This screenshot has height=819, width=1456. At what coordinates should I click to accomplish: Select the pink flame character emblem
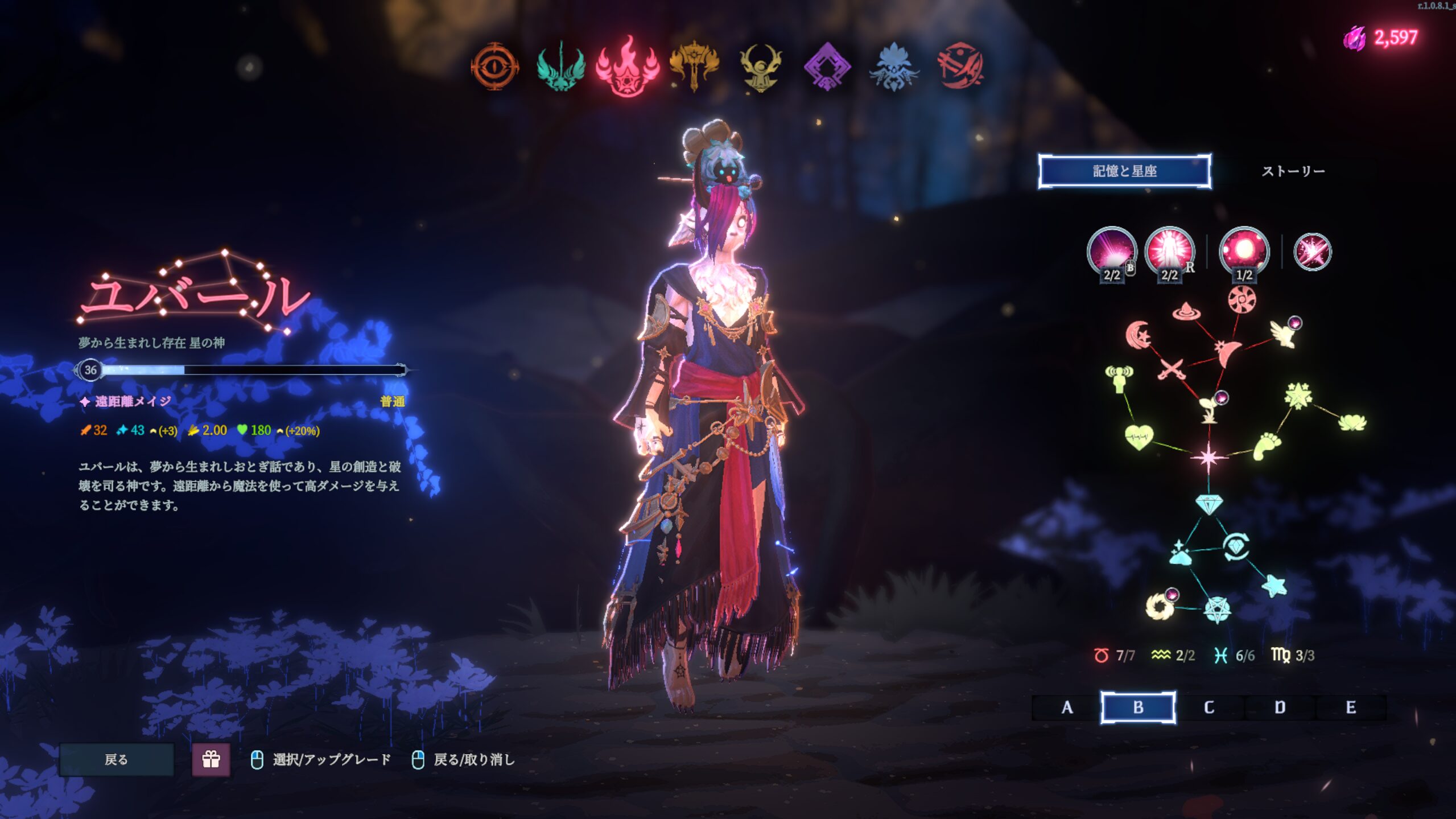(628, 66)
